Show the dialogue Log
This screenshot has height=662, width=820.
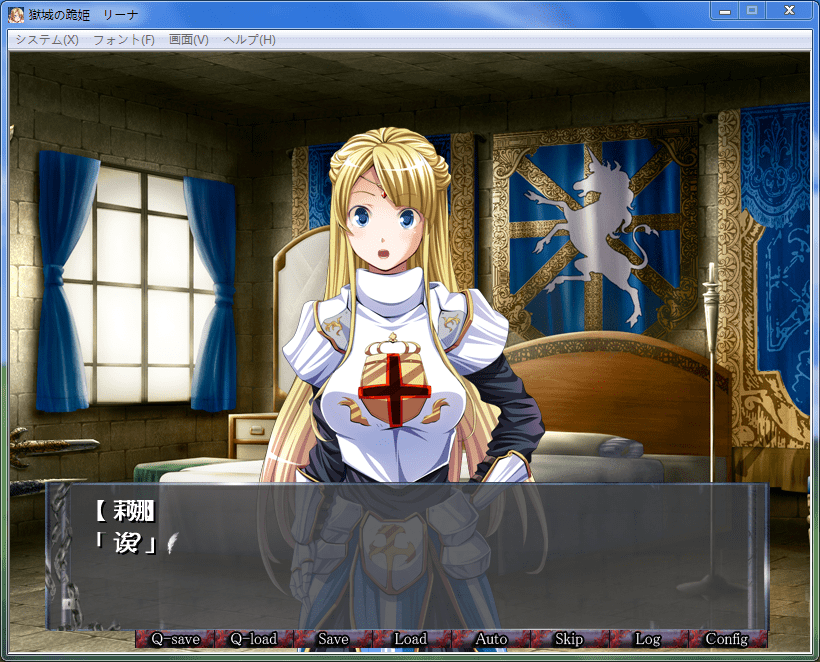(648, 639)
